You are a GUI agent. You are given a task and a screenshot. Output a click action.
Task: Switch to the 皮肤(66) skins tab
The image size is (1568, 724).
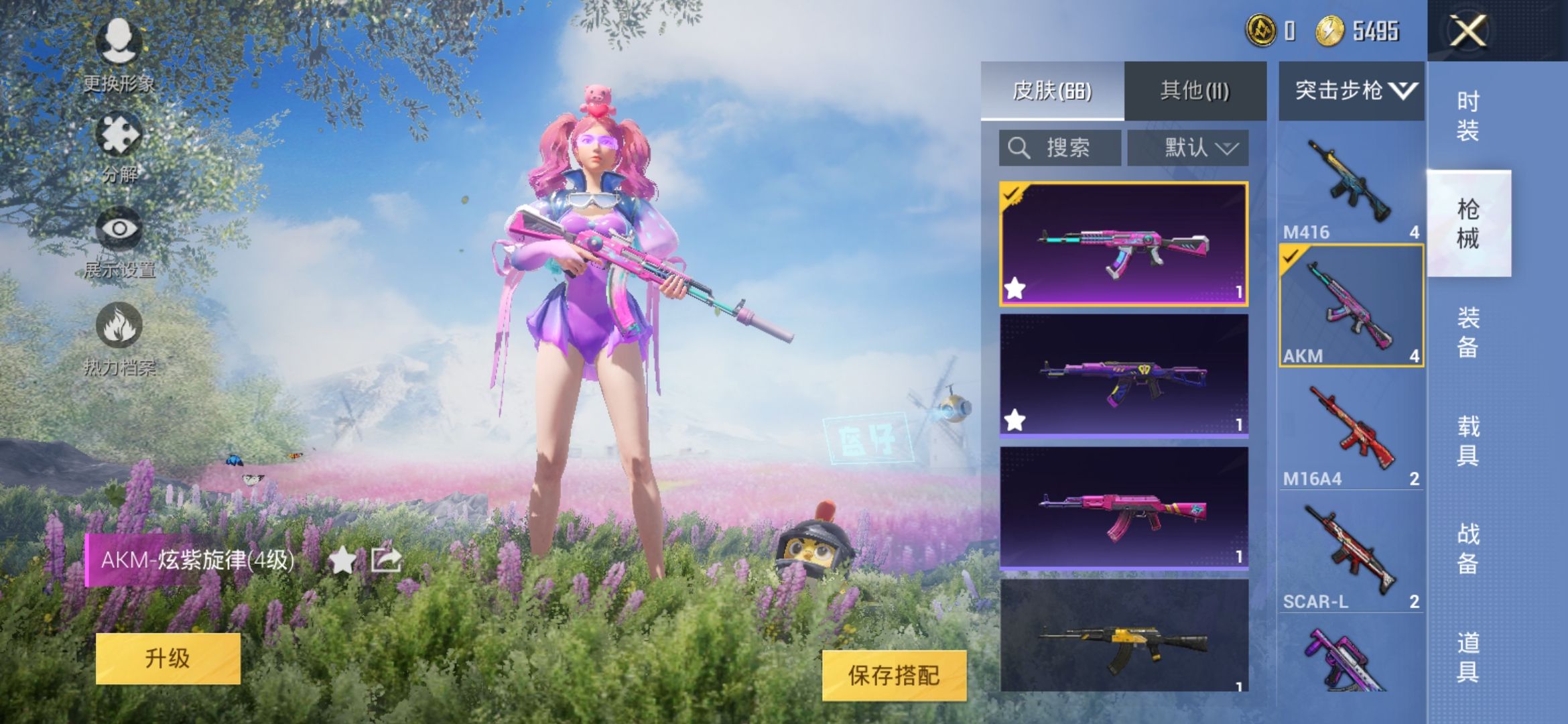1052,90
